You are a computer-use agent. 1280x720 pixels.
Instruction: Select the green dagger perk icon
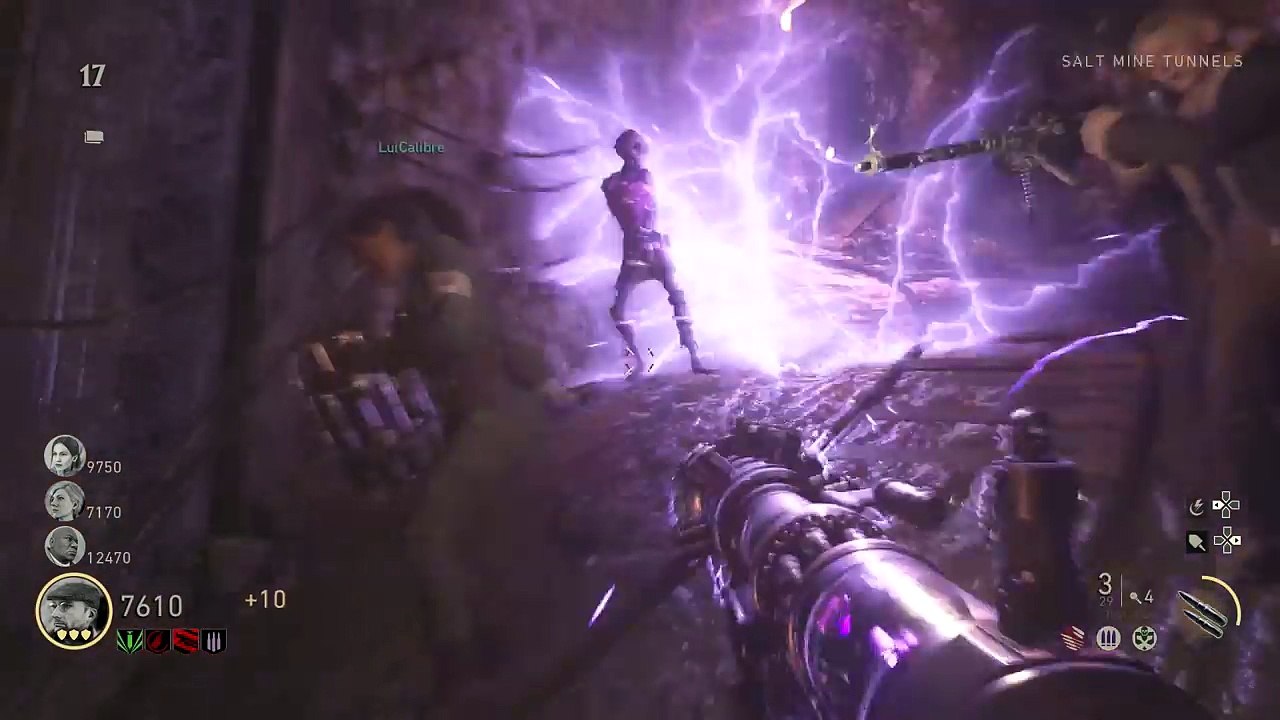pyautogui.click(x=129, y=641)
